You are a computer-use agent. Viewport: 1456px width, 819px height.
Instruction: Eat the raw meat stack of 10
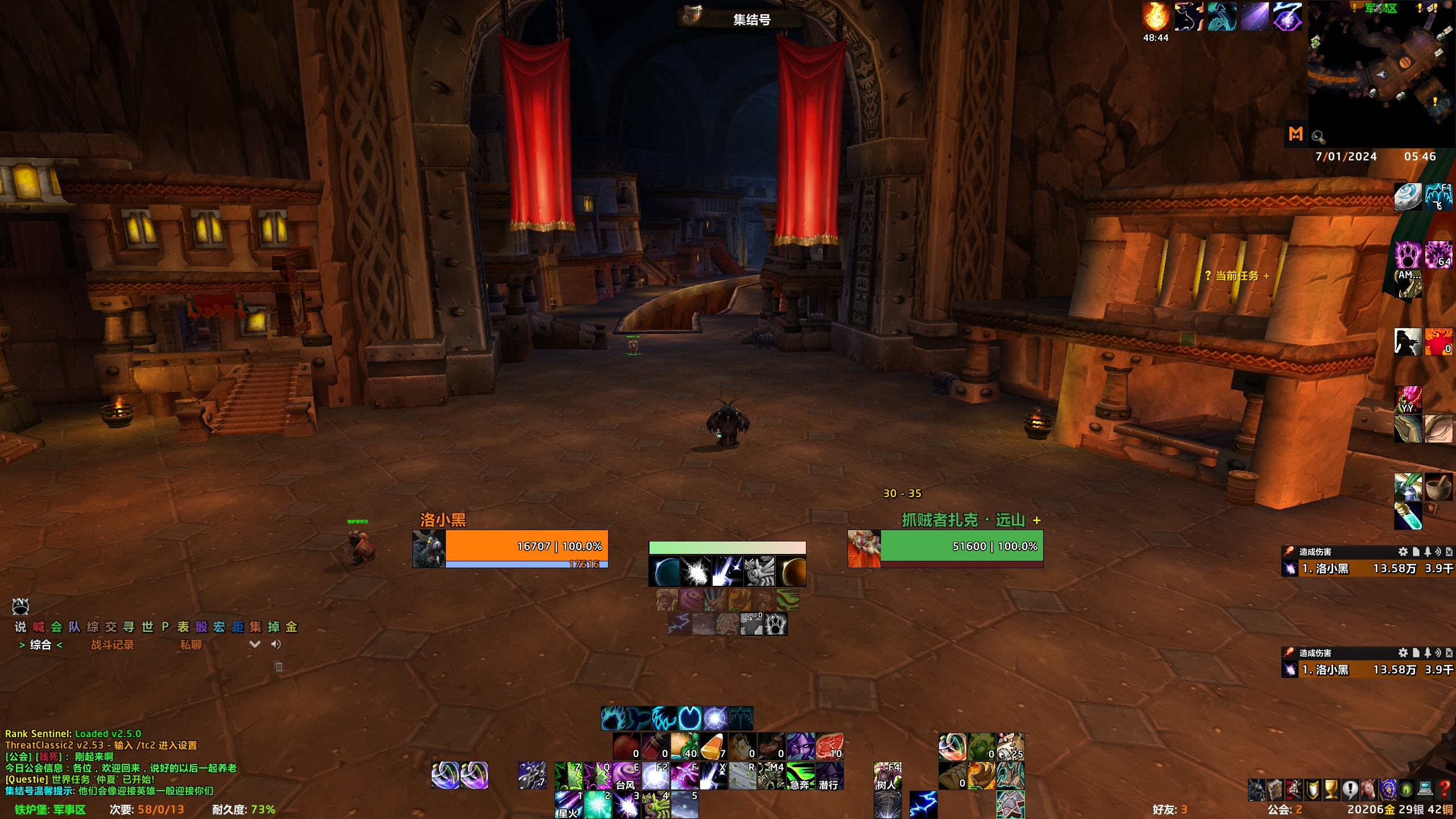click(x=829, y=746)
